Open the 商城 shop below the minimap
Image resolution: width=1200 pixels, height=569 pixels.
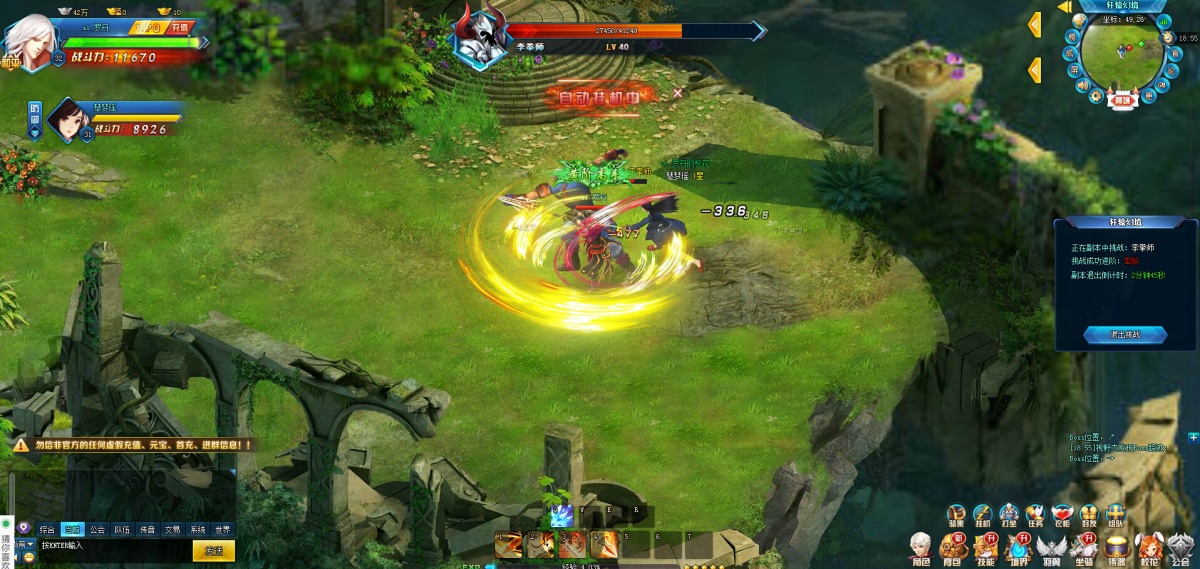pyautogui.click(x=1120, y=100)
